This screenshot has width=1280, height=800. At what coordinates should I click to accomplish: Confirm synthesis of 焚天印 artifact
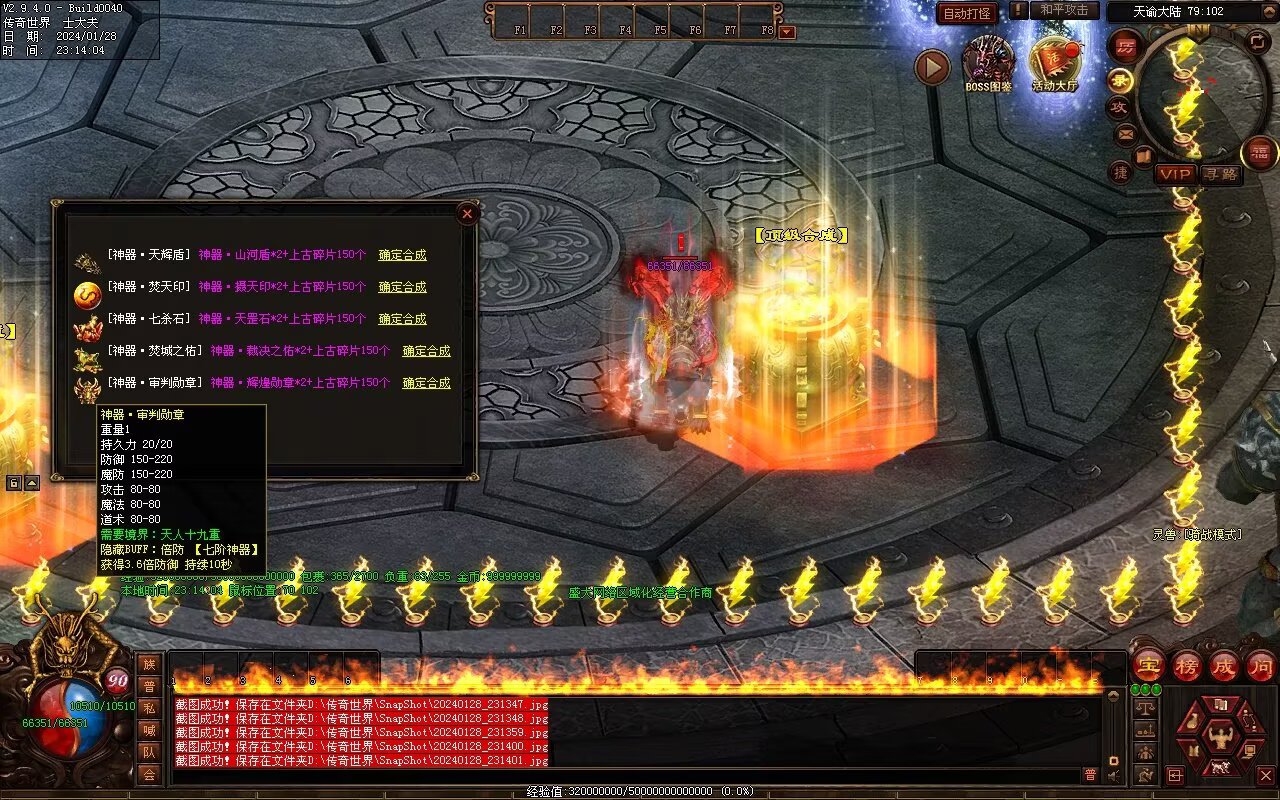402,287
